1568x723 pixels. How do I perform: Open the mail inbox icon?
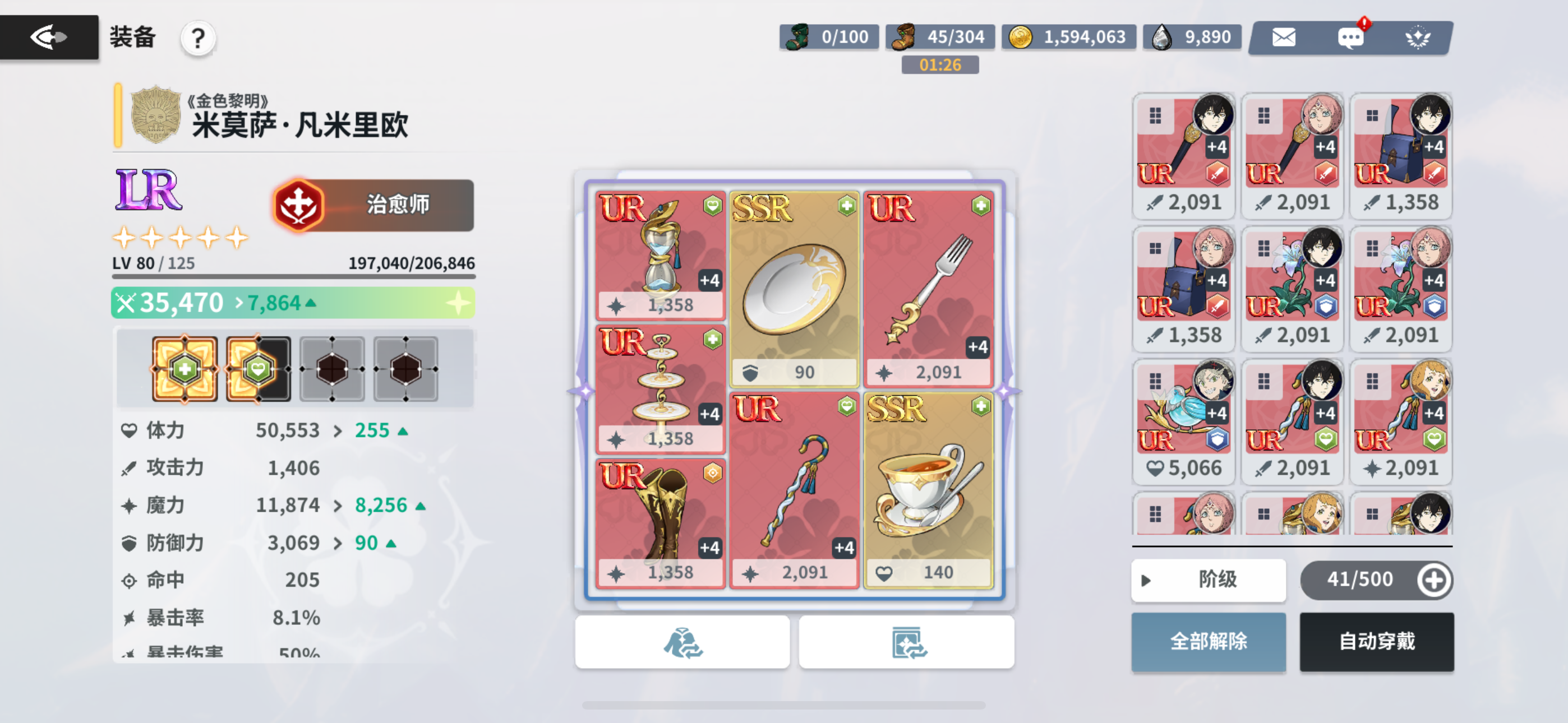tap(1284, 37)
